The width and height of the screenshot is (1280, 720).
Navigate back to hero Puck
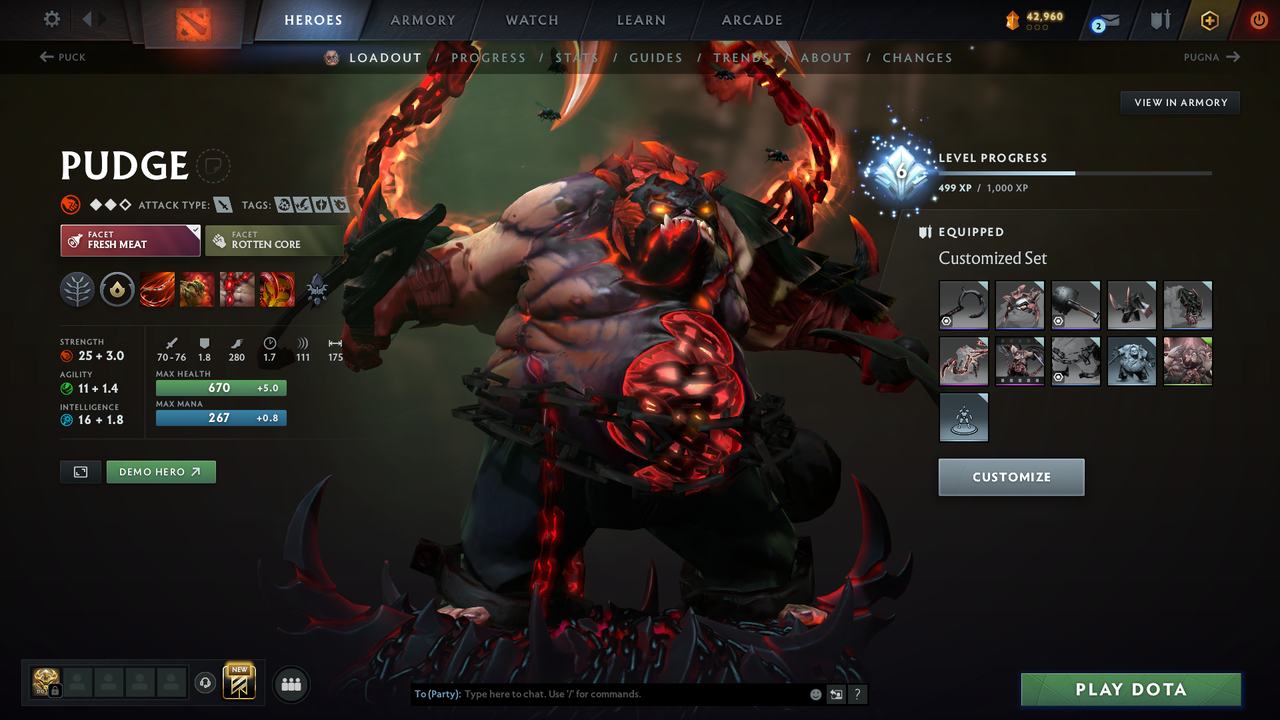click(62, 57)
